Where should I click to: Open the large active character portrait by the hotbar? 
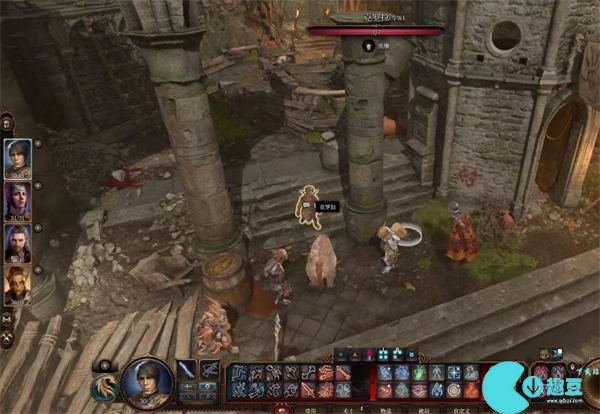(144, 382)
